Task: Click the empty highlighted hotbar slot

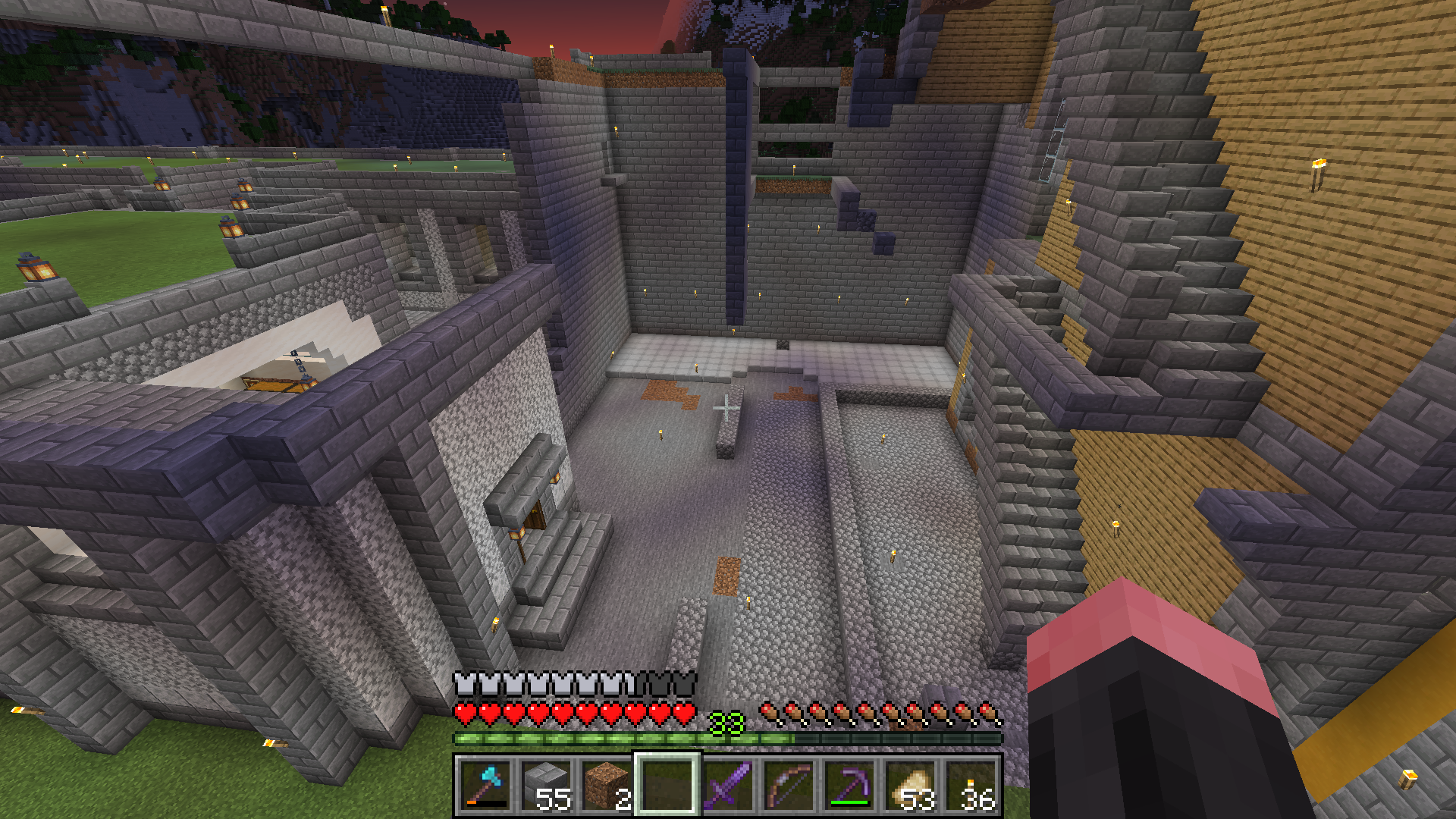Action: click(x=667, y=786)
